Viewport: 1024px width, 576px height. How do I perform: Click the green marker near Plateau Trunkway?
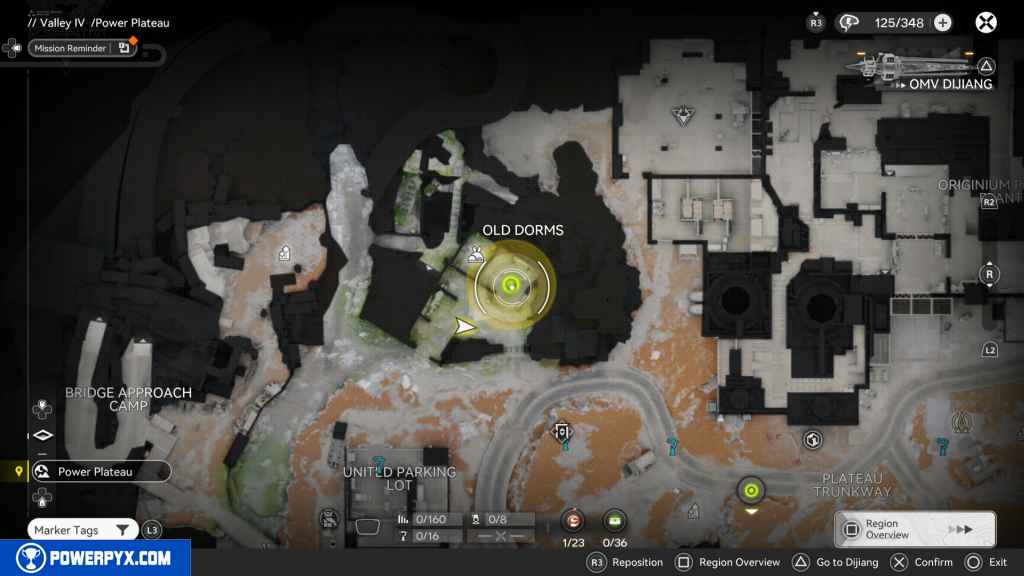(x=750, y=490)
